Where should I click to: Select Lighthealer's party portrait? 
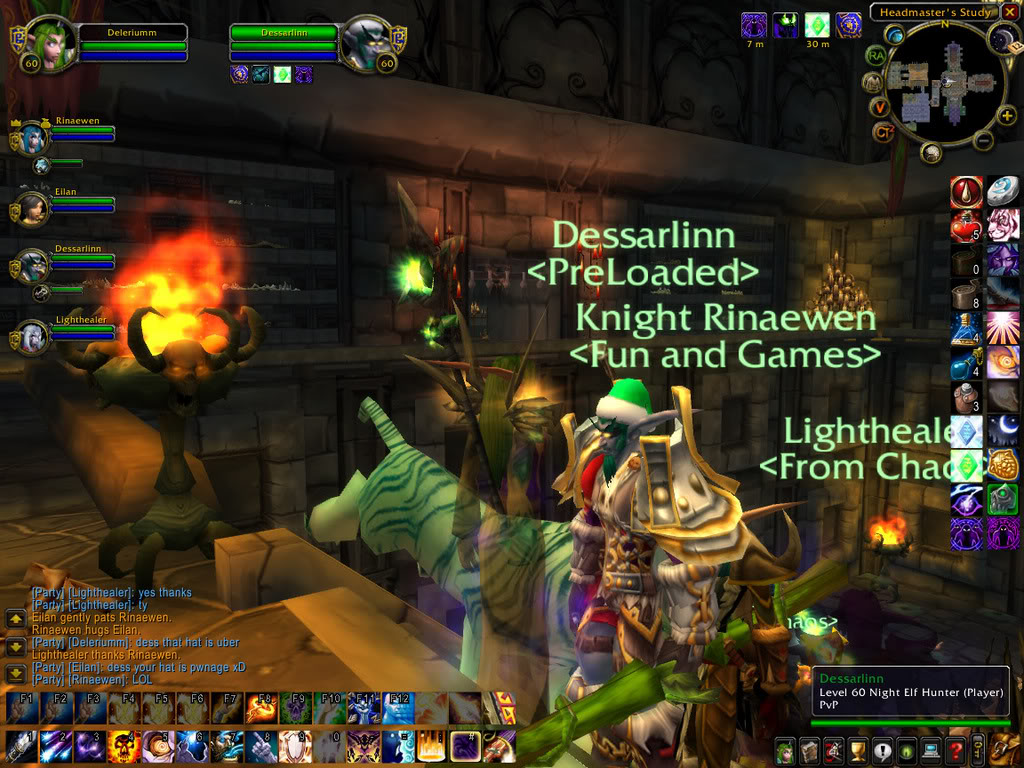pos(32,338)
